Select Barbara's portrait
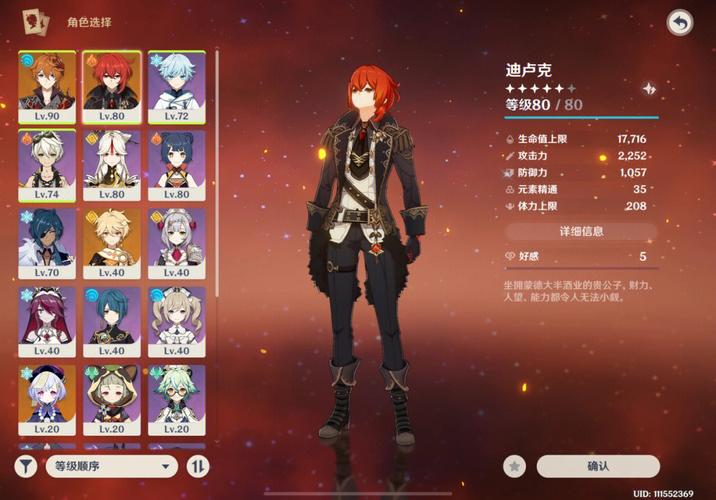 176,320
